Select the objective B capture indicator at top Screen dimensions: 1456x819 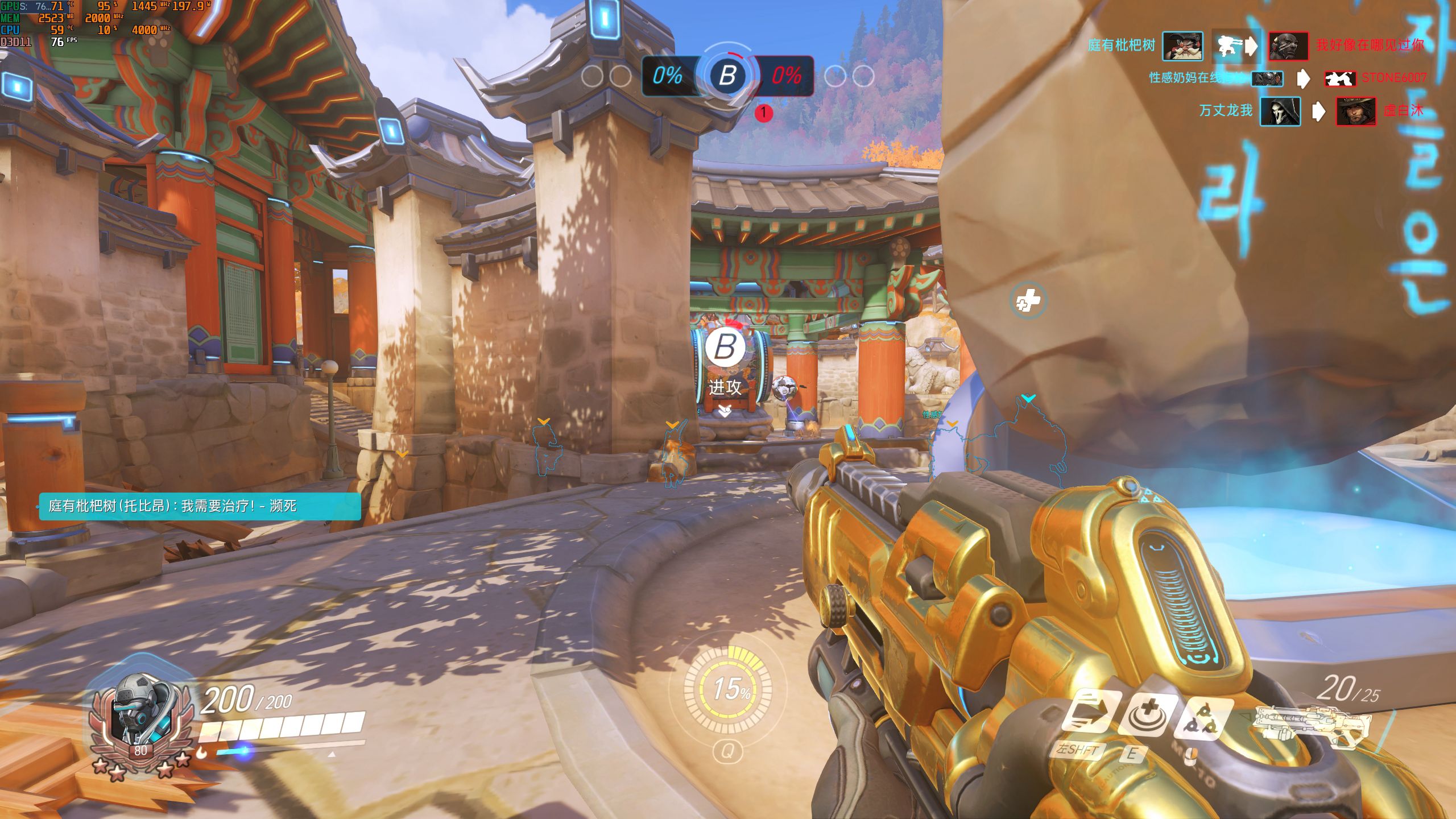727,75
